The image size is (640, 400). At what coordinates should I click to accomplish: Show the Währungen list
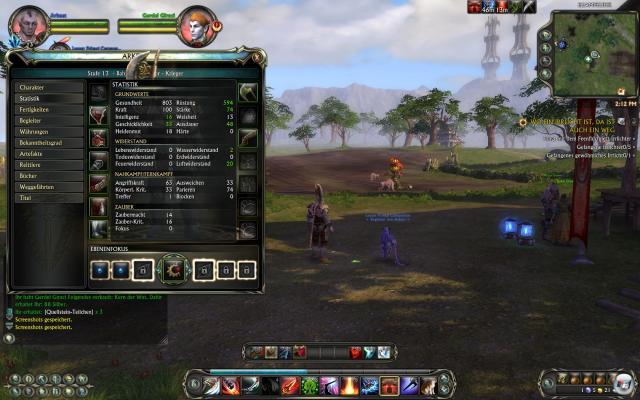(47, 132)
